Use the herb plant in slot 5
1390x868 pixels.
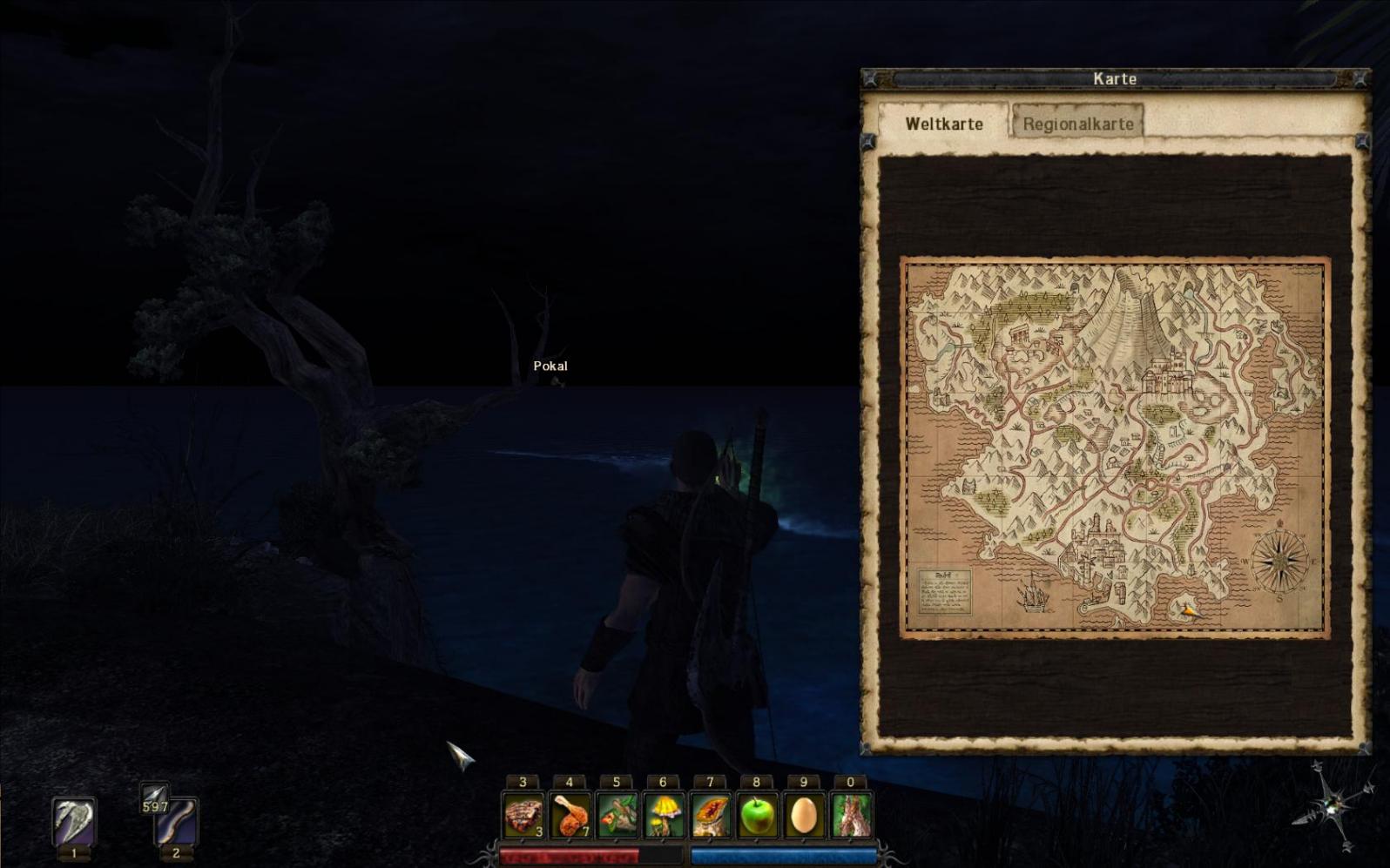click(617, 817)
